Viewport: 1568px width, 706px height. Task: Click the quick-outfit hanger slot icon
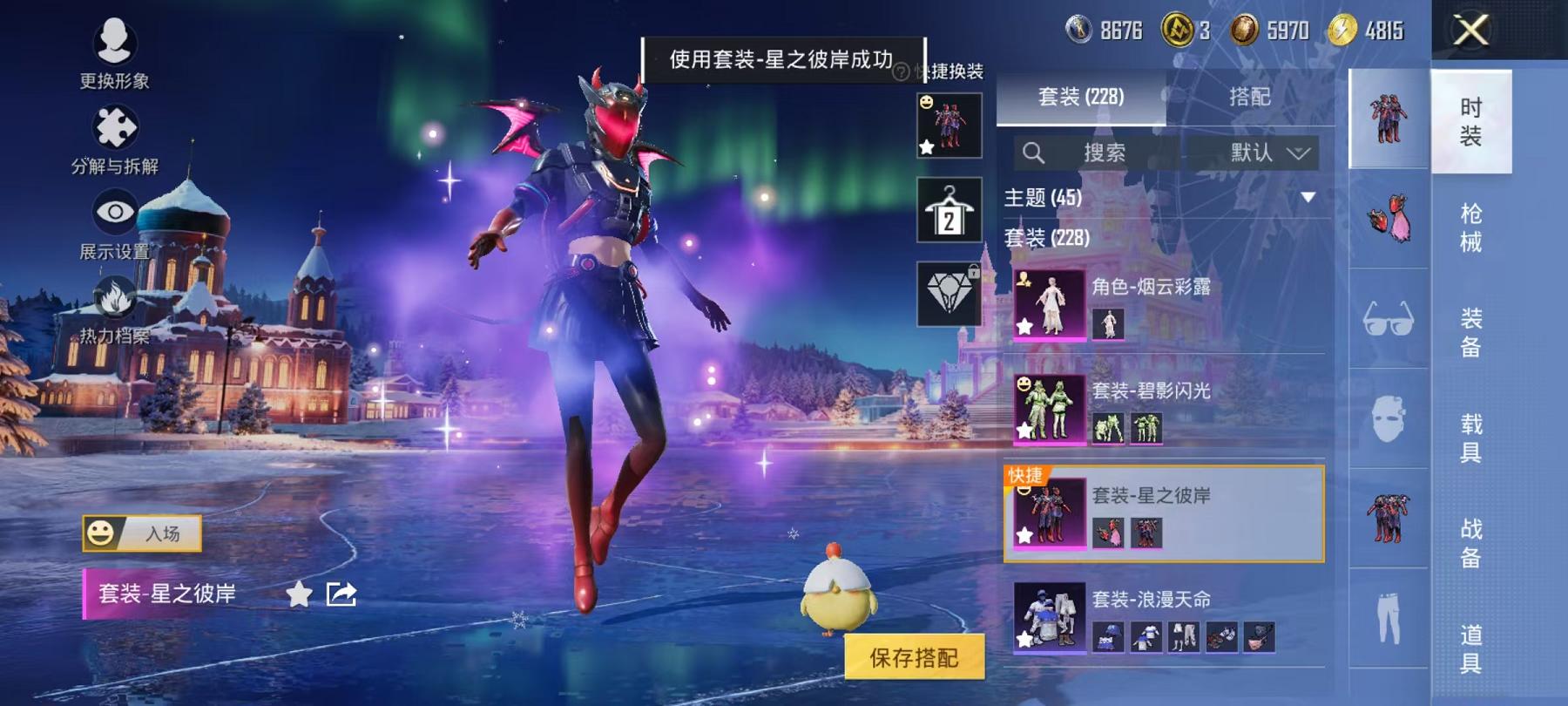[x=950, y=209]
